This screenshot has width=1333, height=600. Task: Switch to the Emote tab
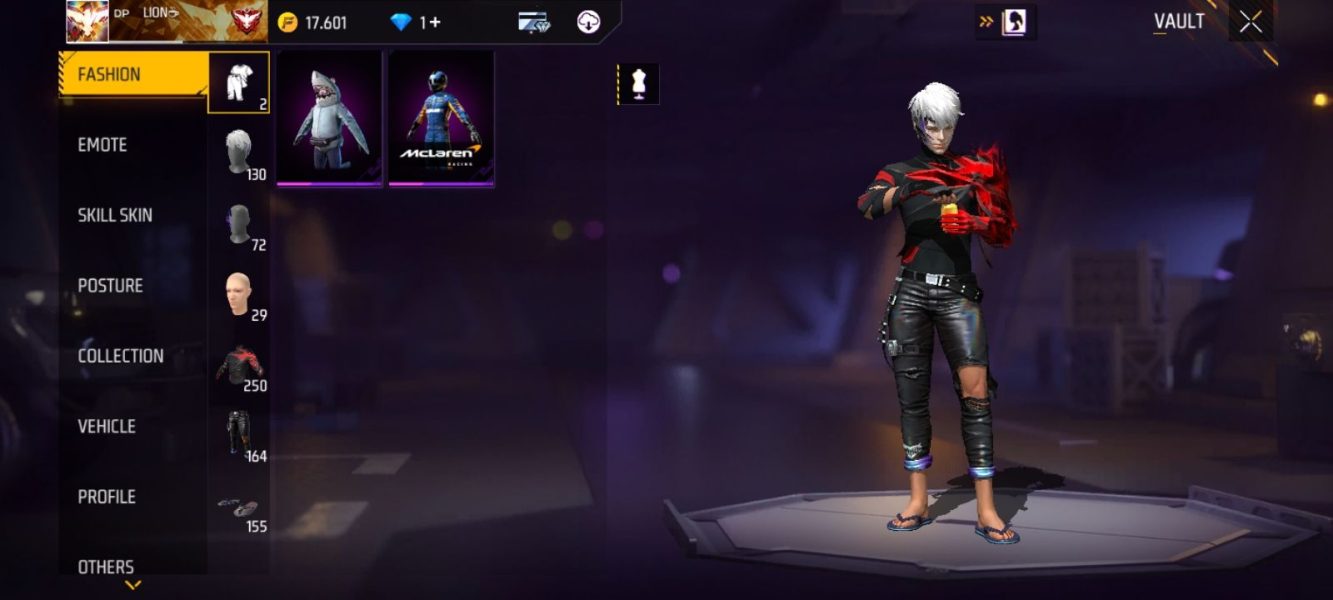pyautogui.click(x=103, y=145)
